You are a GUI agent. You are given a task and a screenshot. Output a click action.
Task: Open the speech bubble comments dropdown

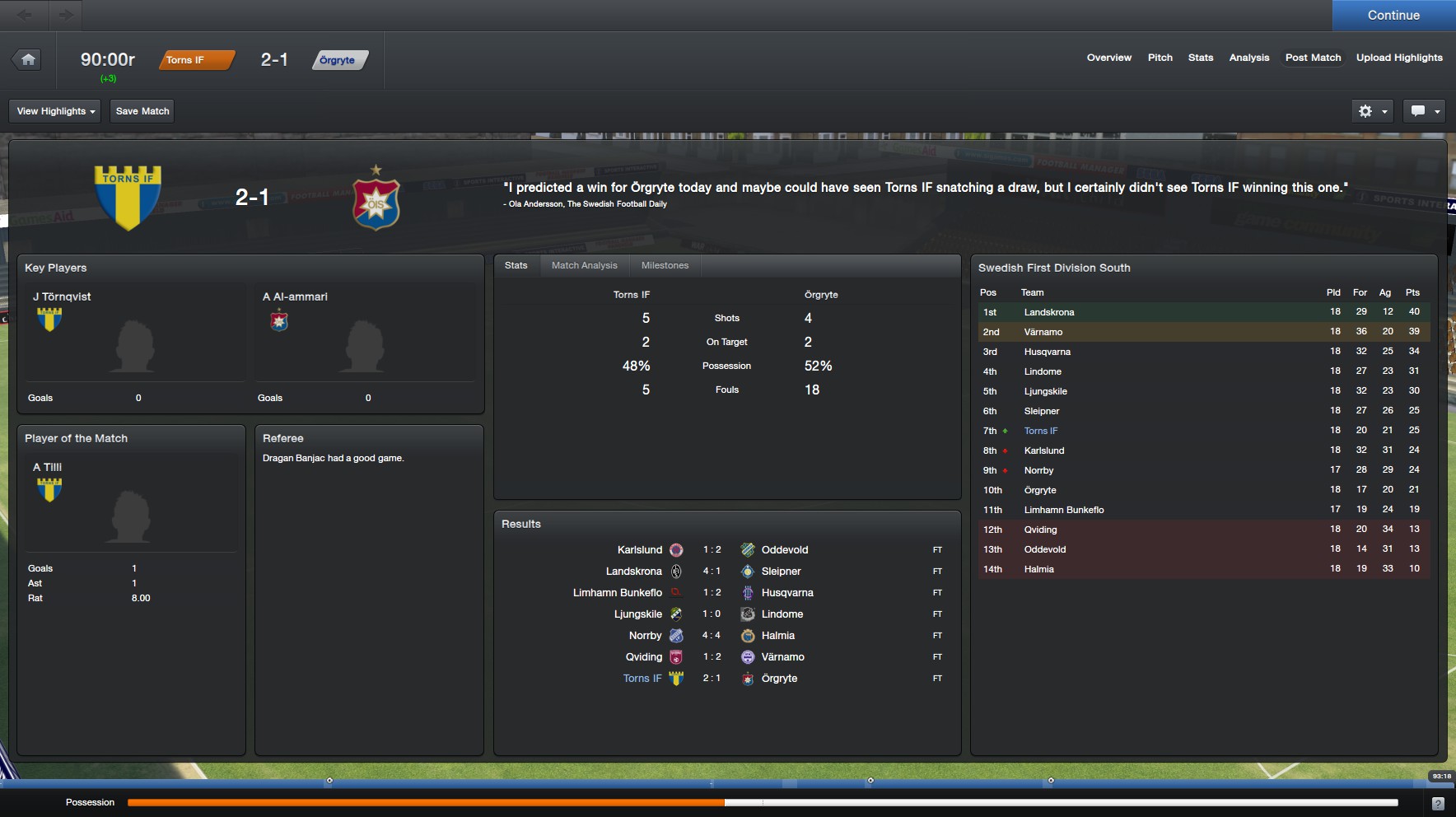tap(1426, 111)
